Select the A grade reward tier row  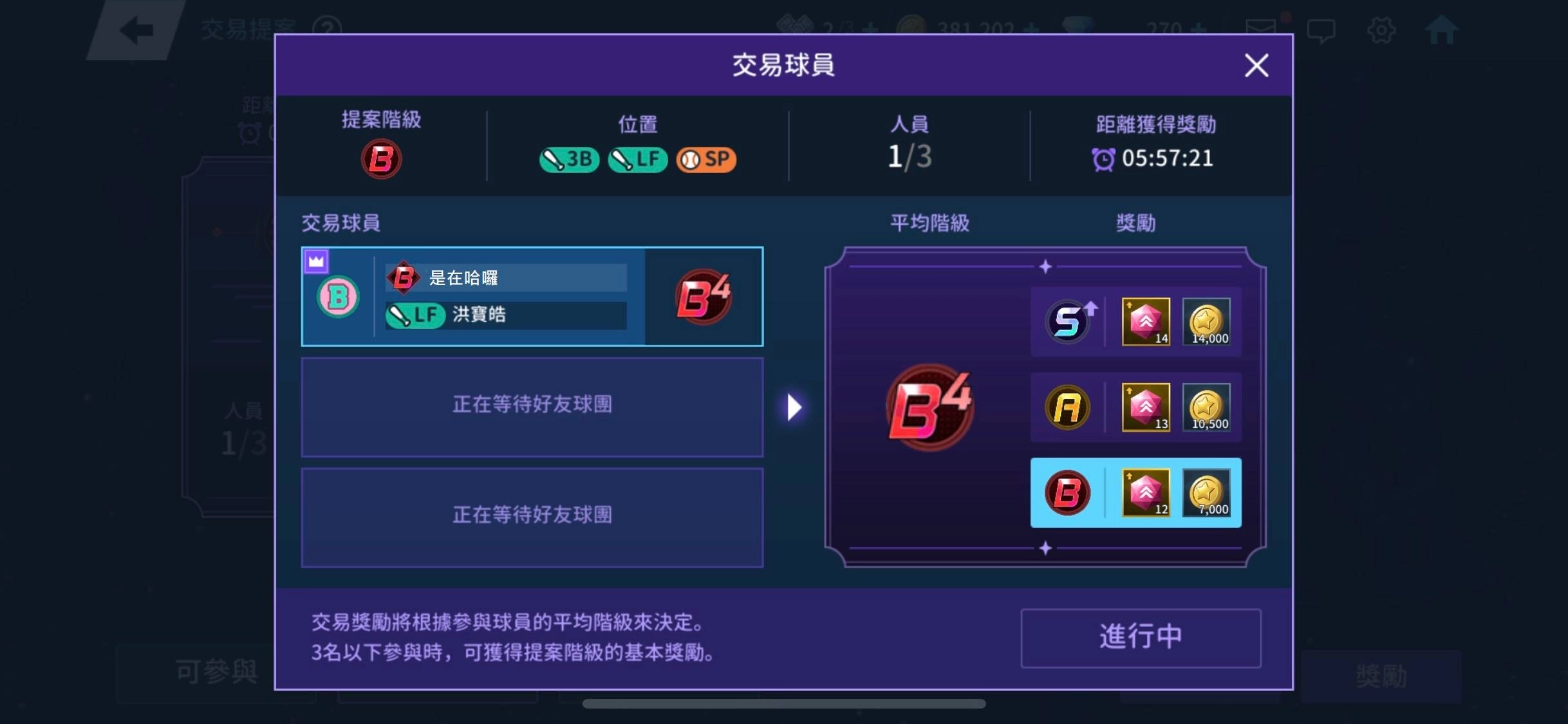click(x=1135, y=407)
